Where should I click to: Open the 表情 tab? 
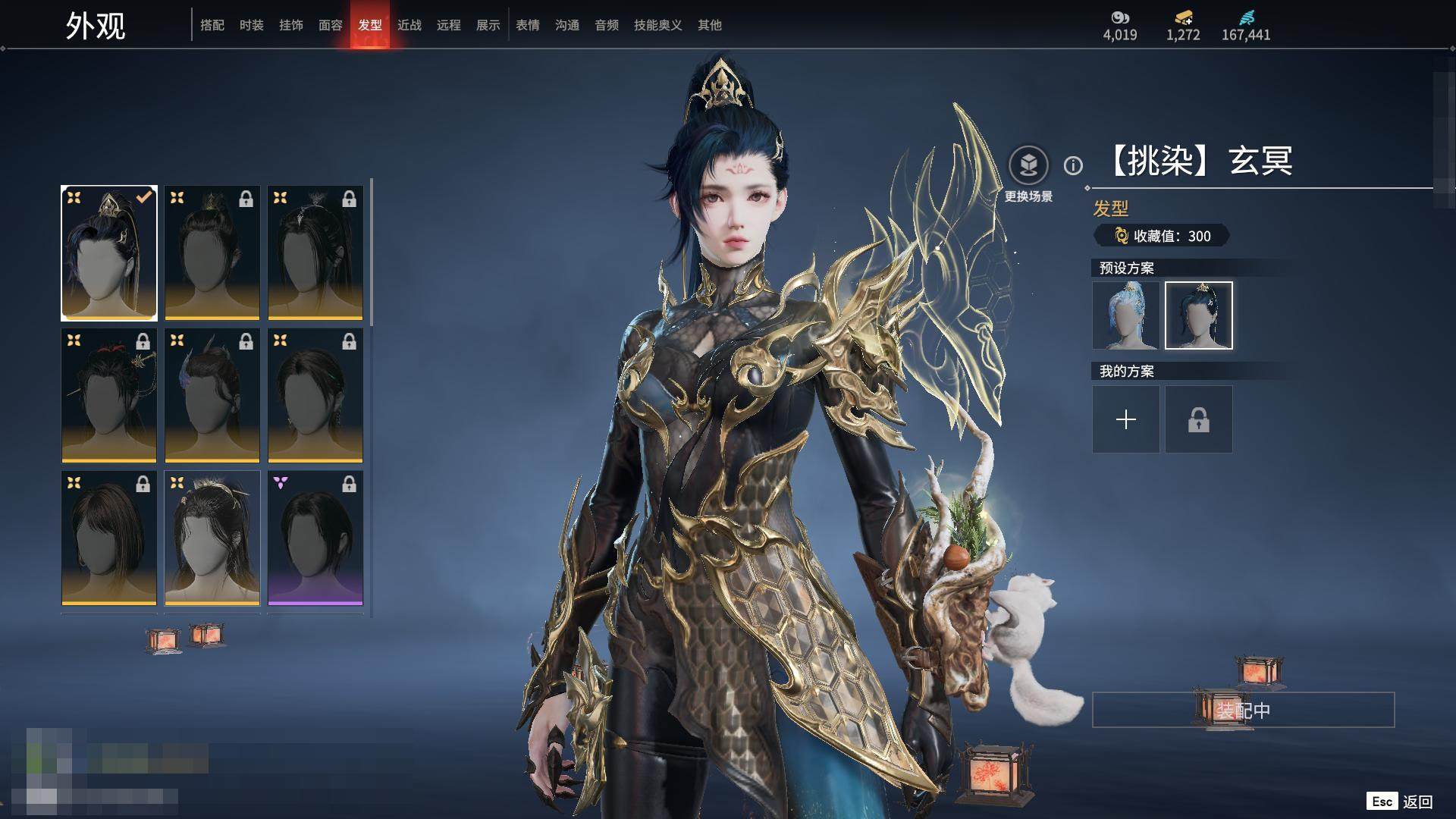[x=528, y=25]
